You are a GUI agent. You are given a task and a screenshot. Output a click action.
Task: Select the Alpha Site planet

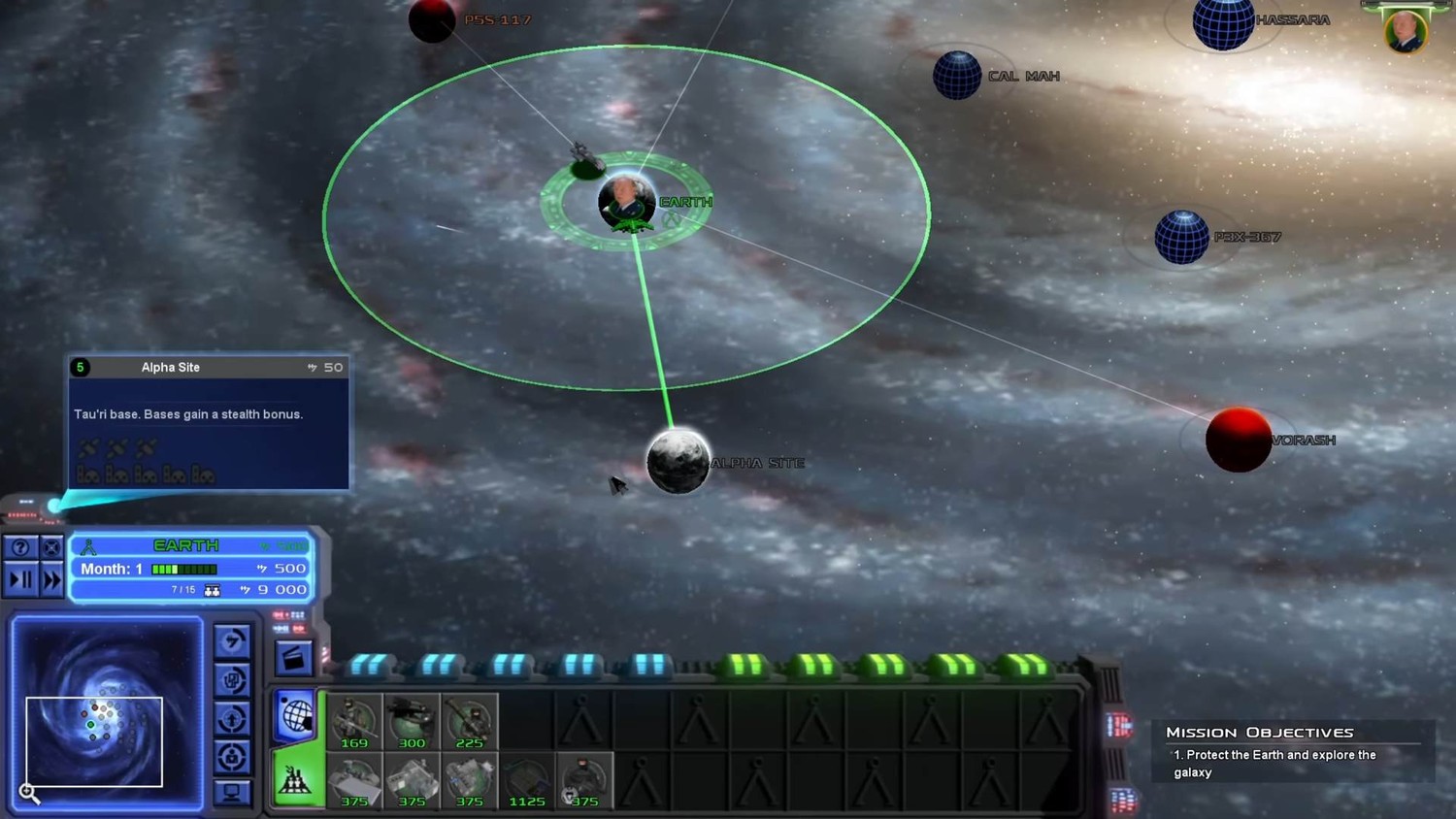(678, 461)
